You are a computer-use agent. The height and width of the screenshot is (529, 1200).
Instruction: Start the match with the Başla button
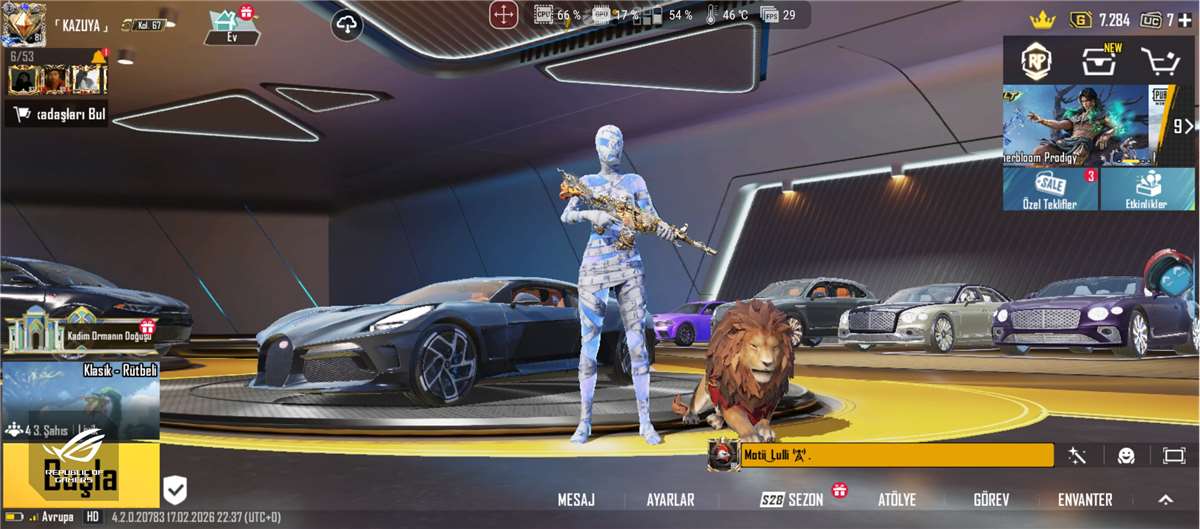pyautogui.click(x=80, y=477)
